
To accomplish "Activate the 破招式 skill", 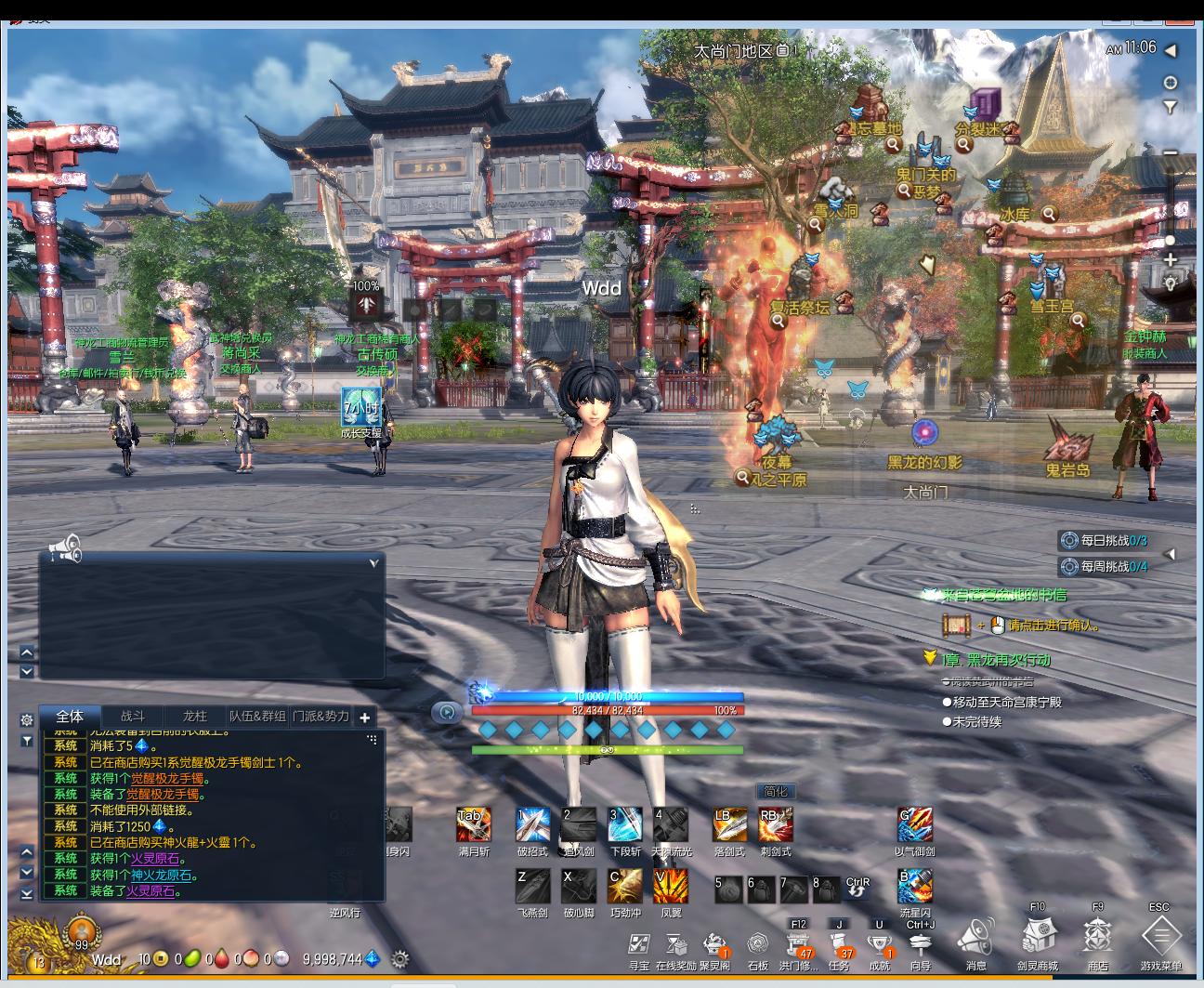I will (532, 824).
